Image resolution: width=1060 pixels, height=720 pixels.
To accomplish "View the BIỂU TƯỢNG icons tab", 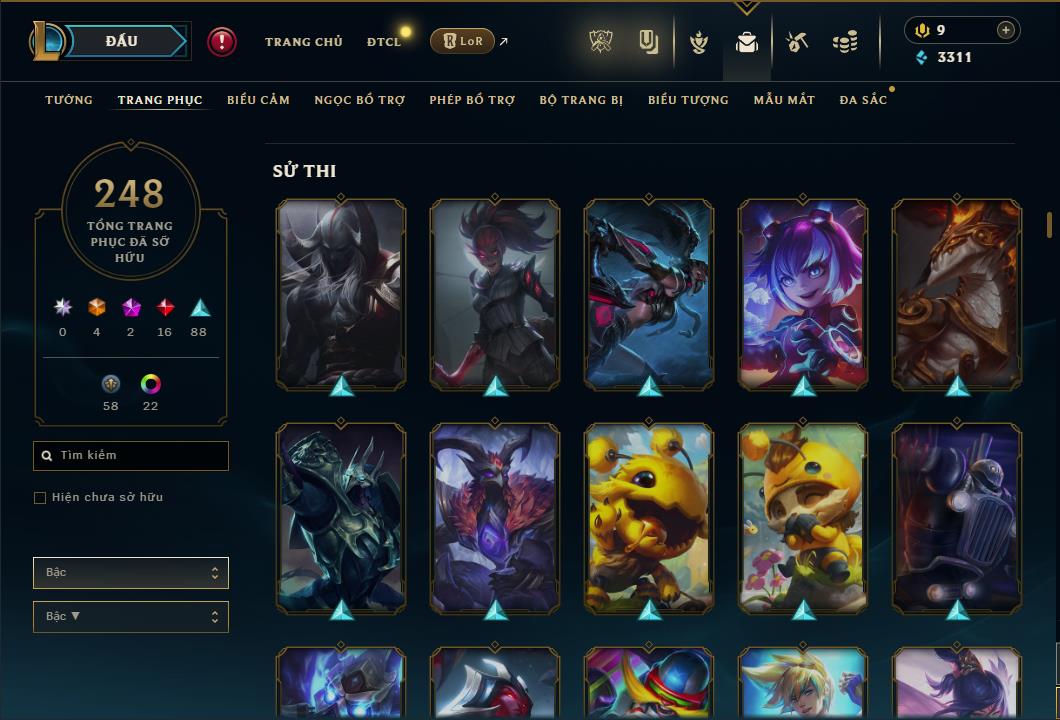I will pos(688,100).
